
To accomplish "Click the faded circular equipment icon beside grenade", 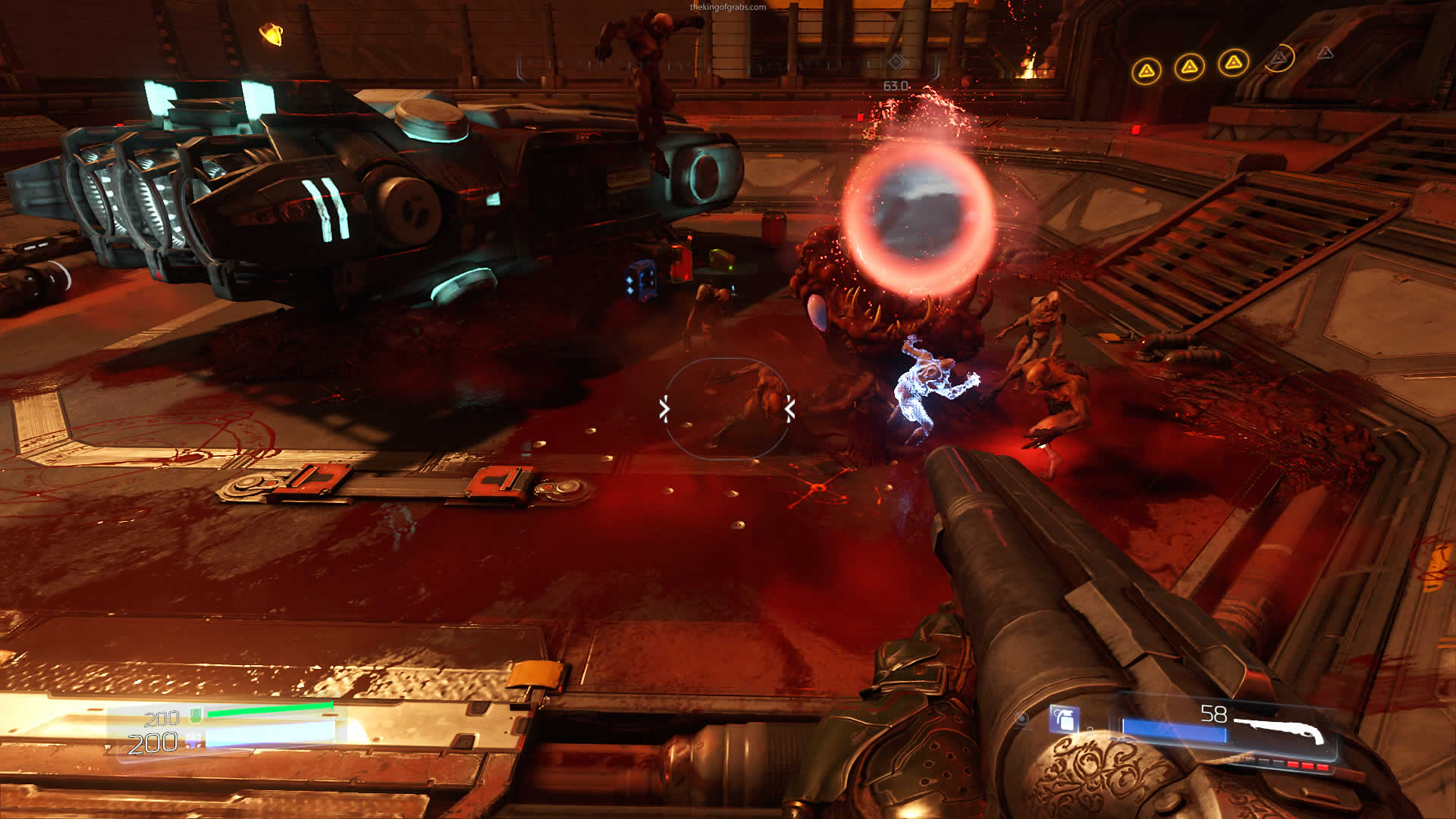I will click(1022, 719).
